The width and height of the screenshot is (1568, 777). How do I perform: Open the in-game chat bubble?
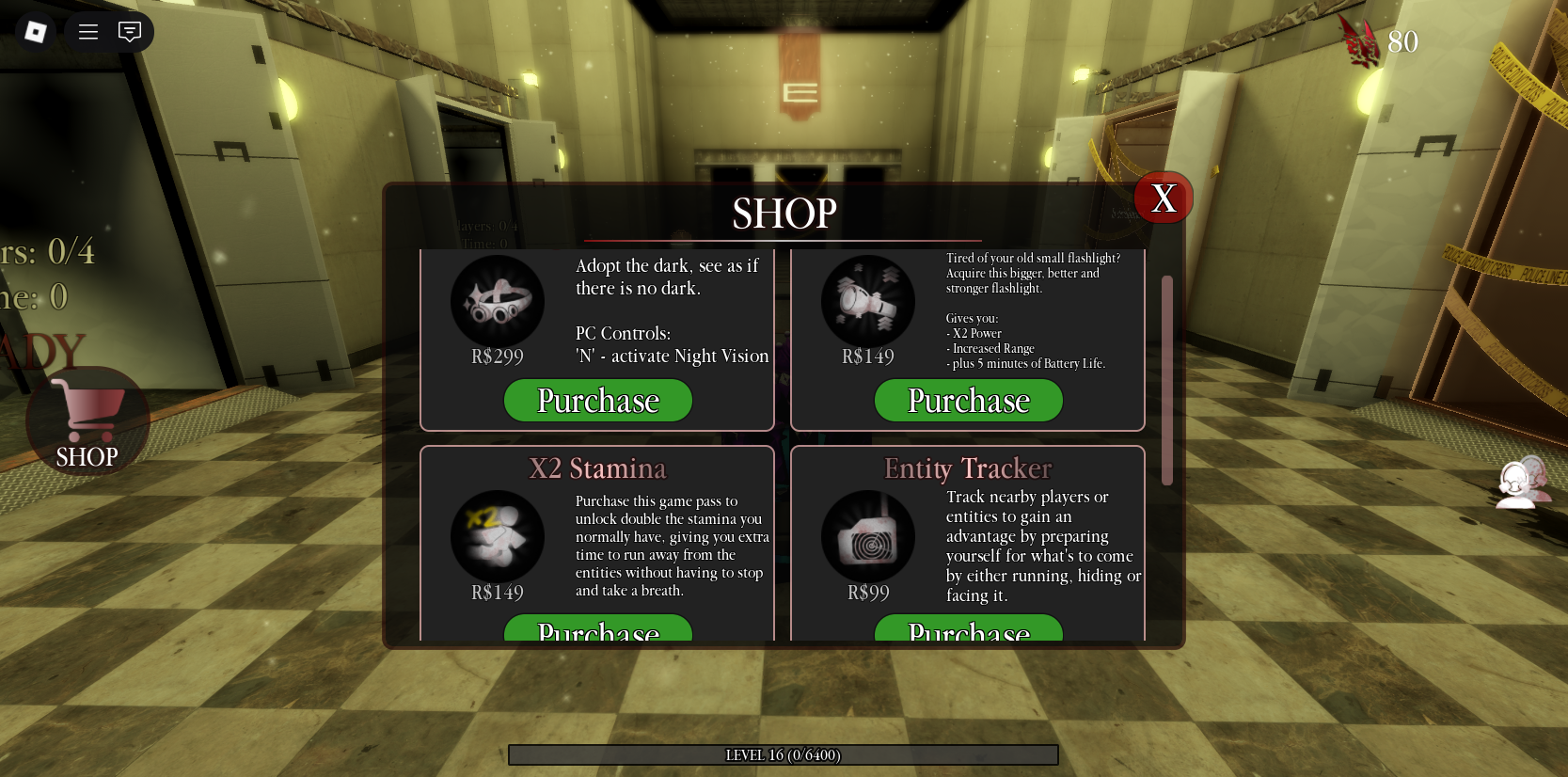(130, 31)
